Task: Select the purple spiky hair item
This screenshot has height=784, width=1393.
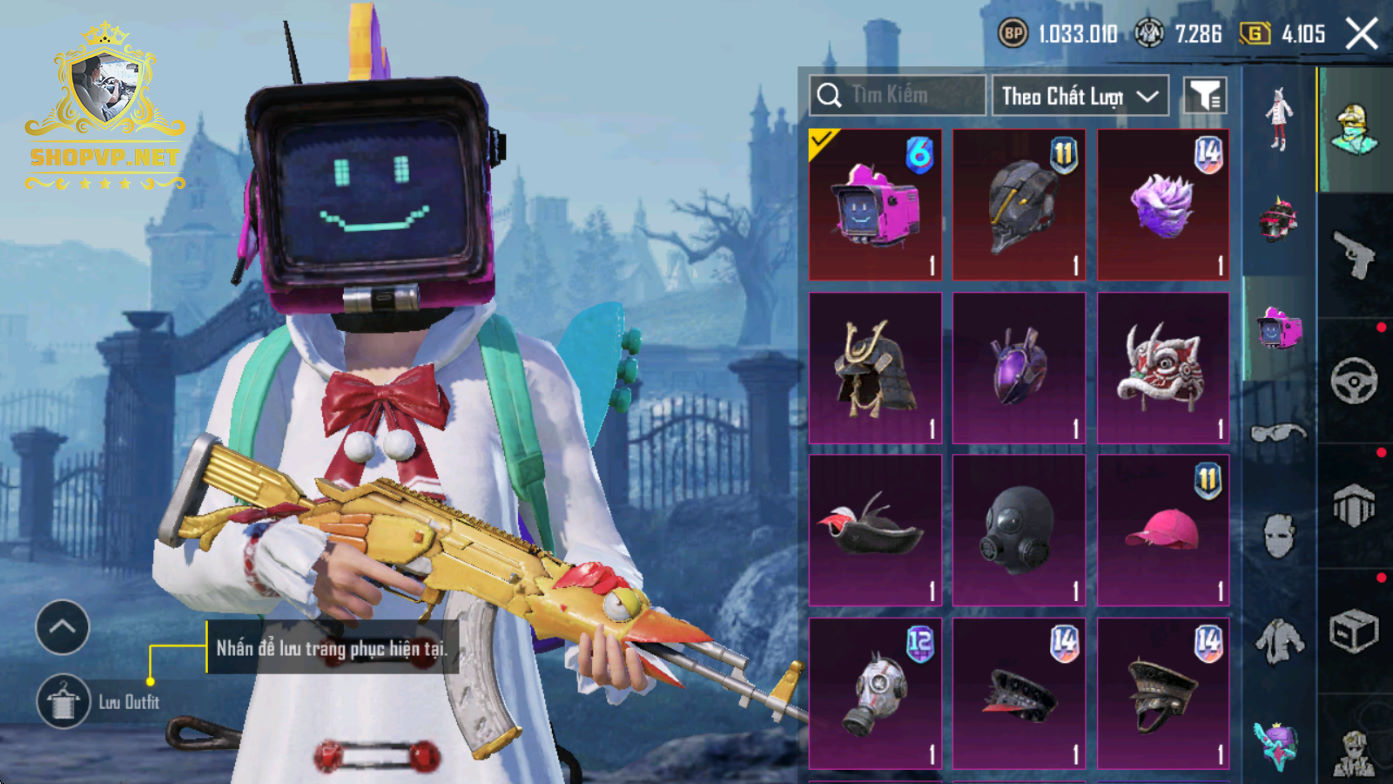Action: click(1163, 205)
